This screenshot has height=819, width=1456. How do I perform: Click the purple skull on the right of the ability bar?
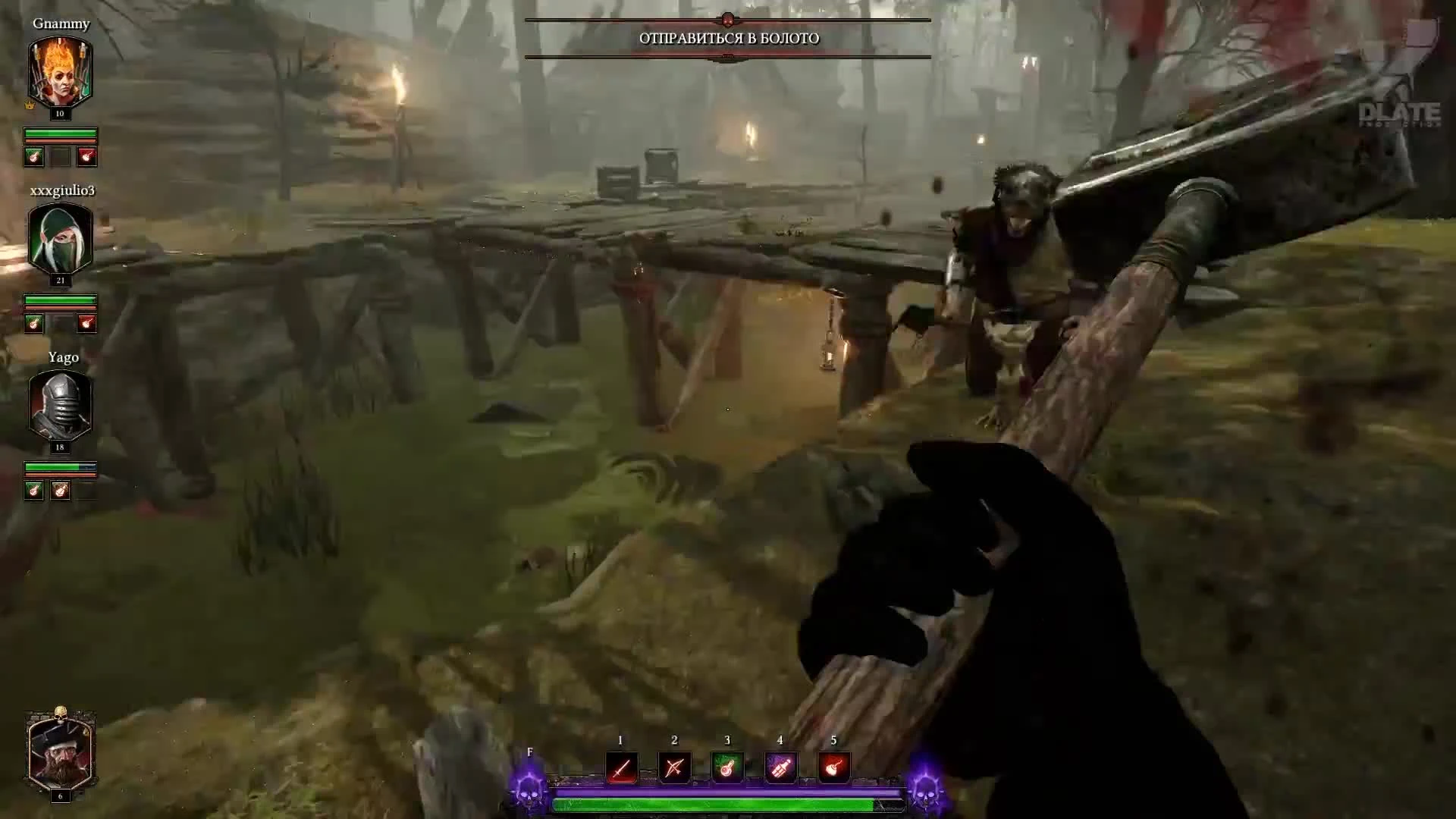924,795
